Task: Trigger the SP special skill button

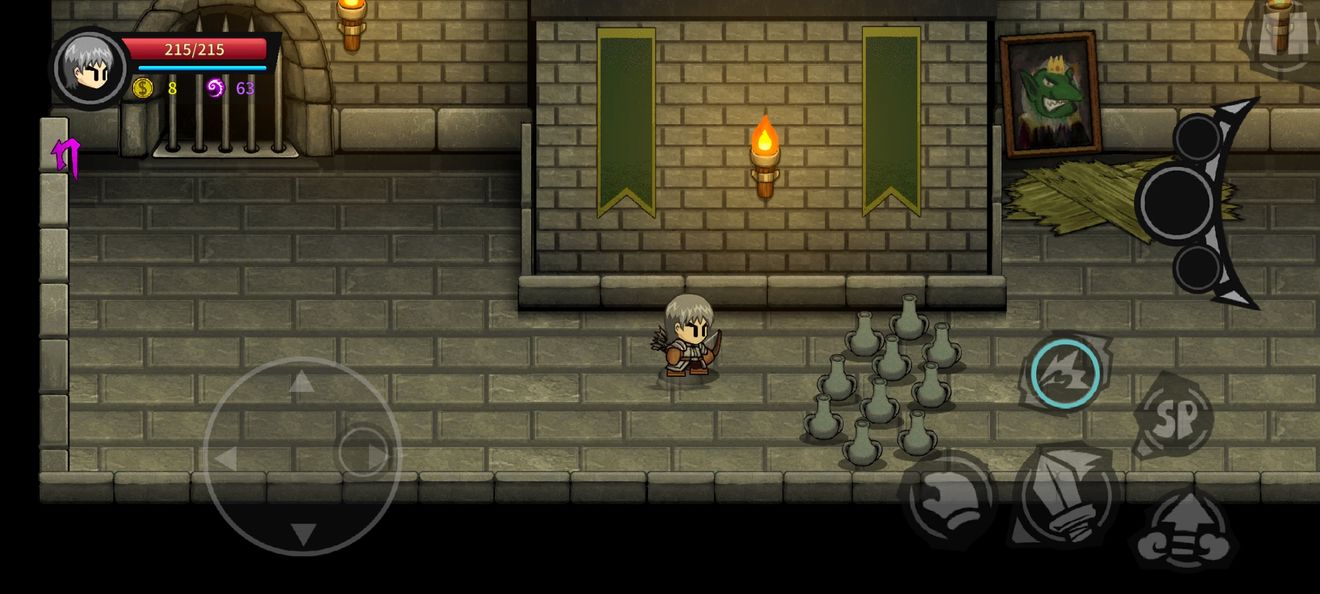Action: (x=1176, y=416)
